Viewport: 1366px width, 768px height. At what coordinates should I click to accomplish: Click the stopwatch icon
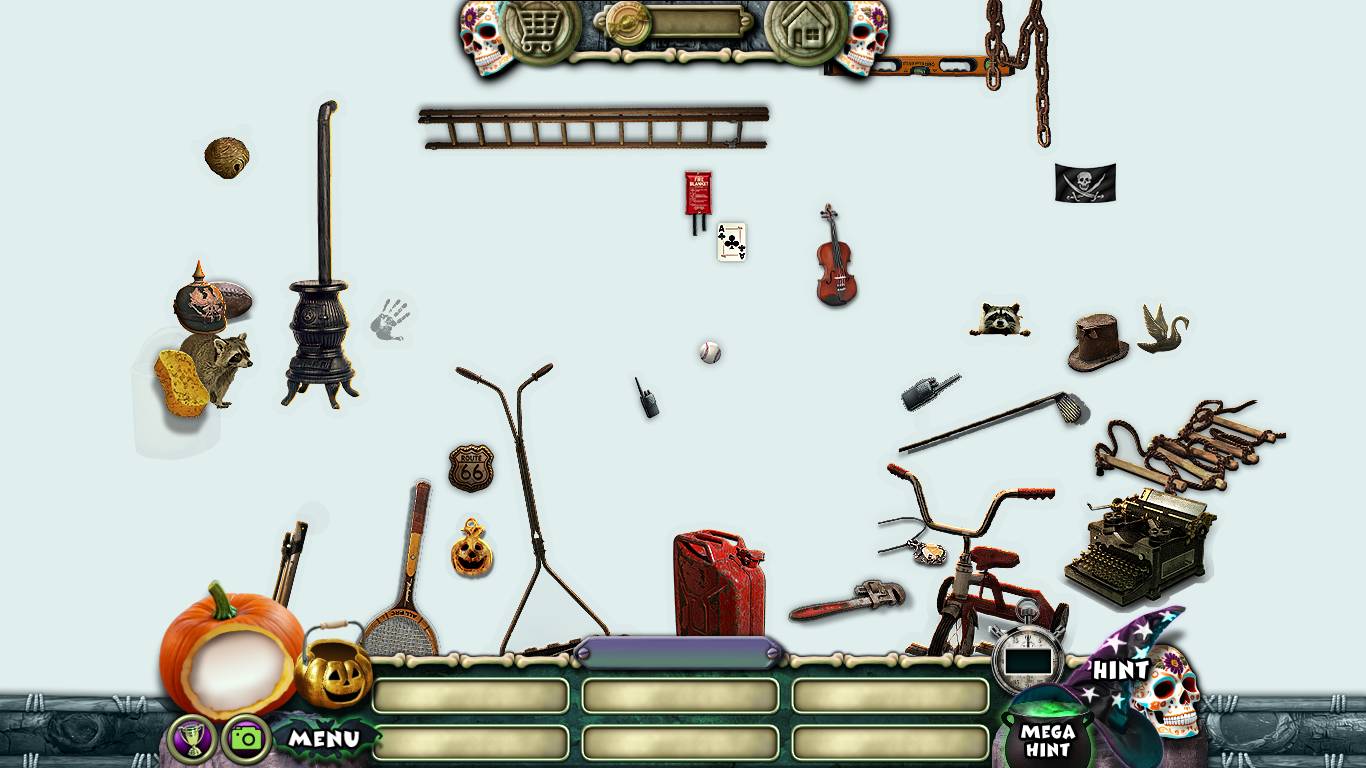[1029, 655]
